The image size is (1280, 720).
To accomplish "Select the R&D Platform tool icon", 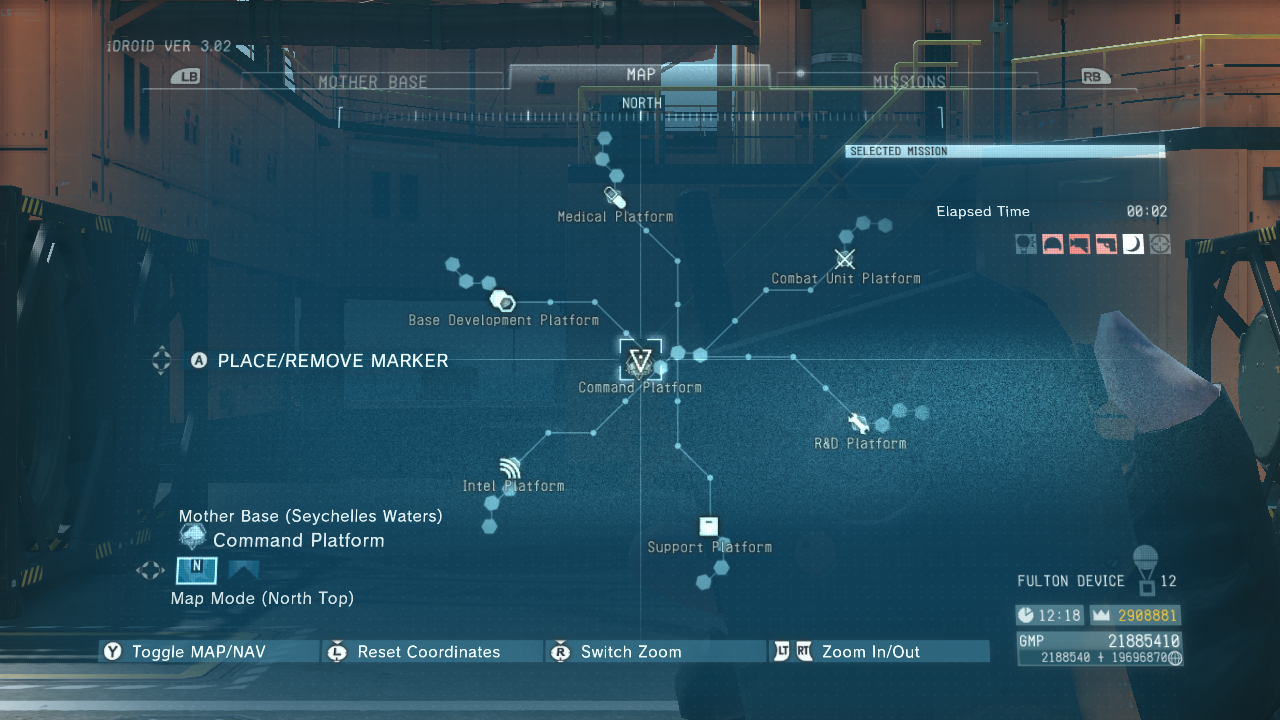I will [x=856, y=421].
